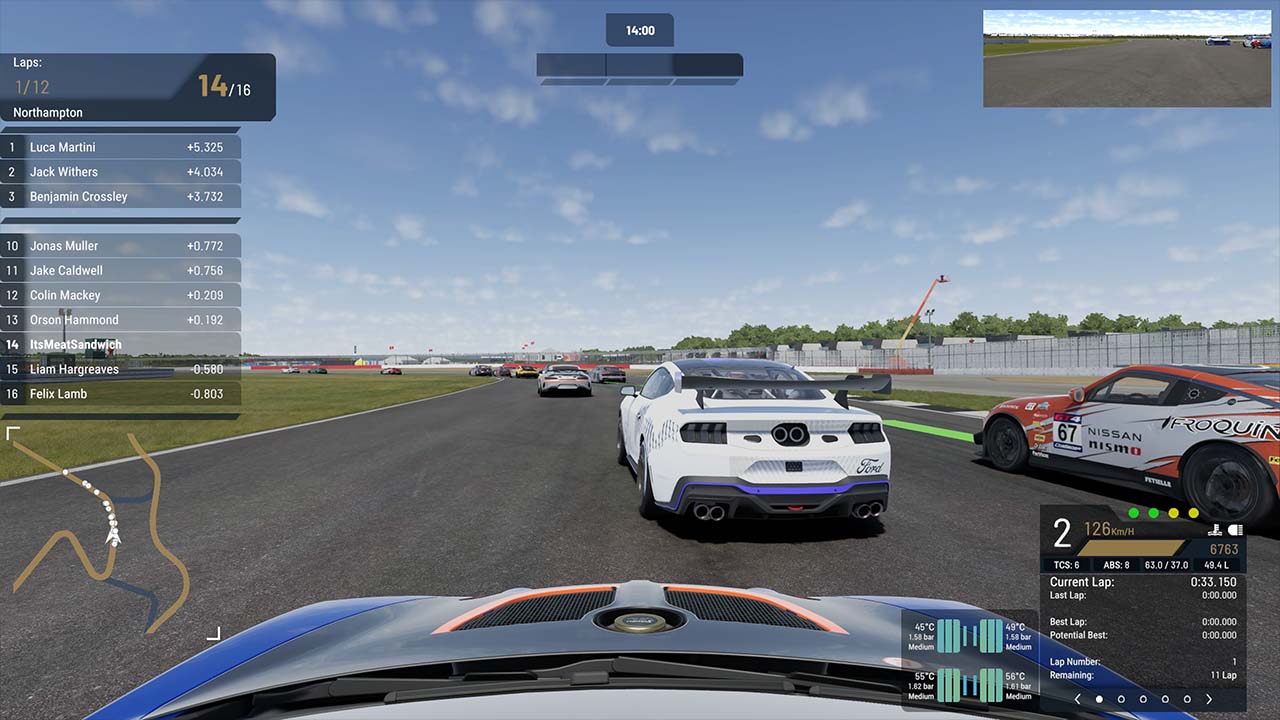Click the track minimap

click(x=112, y=533)
